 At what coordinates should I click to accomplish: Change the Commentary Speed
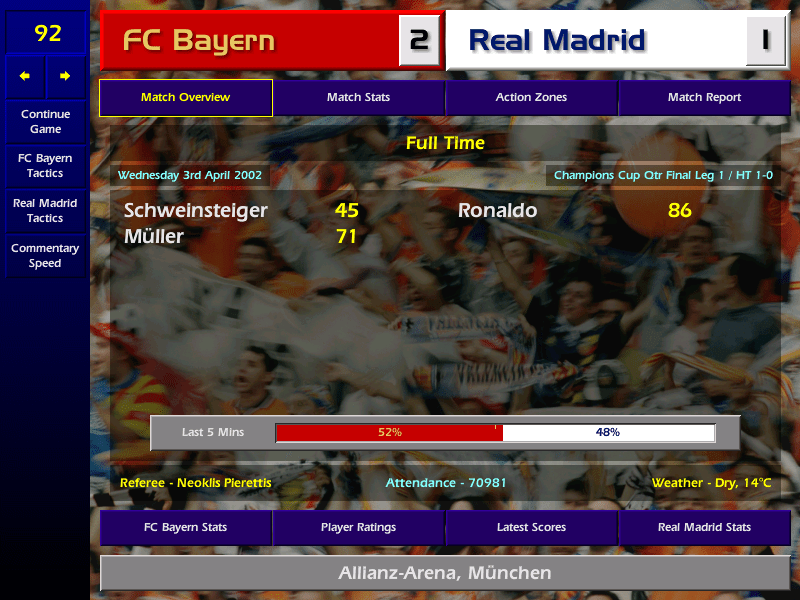tap(45, 255)
